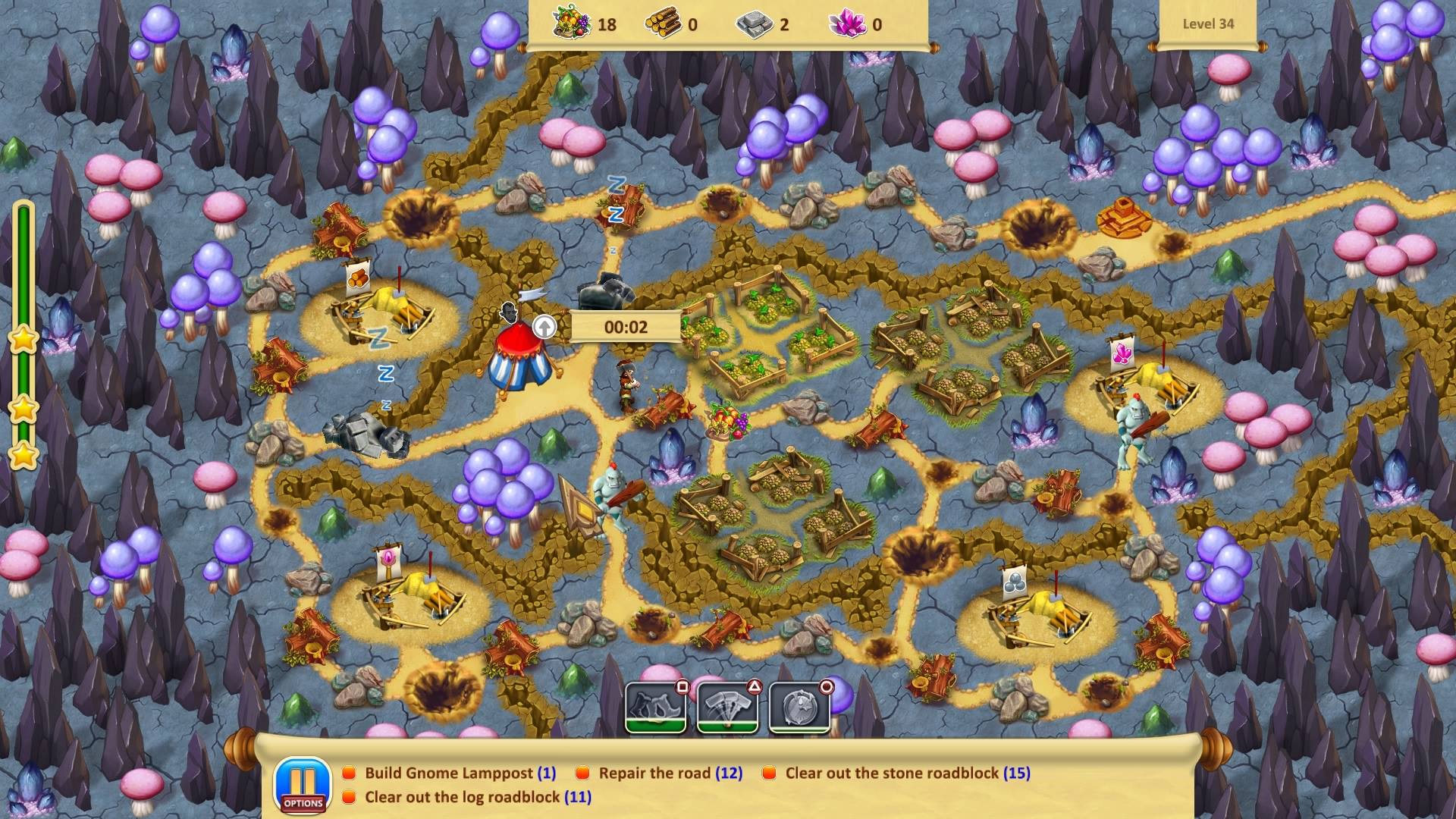1456x819 pixels.
Task: Click the wood logs resource counter icon
Action: pyautogui.click(x=662, y=23)
